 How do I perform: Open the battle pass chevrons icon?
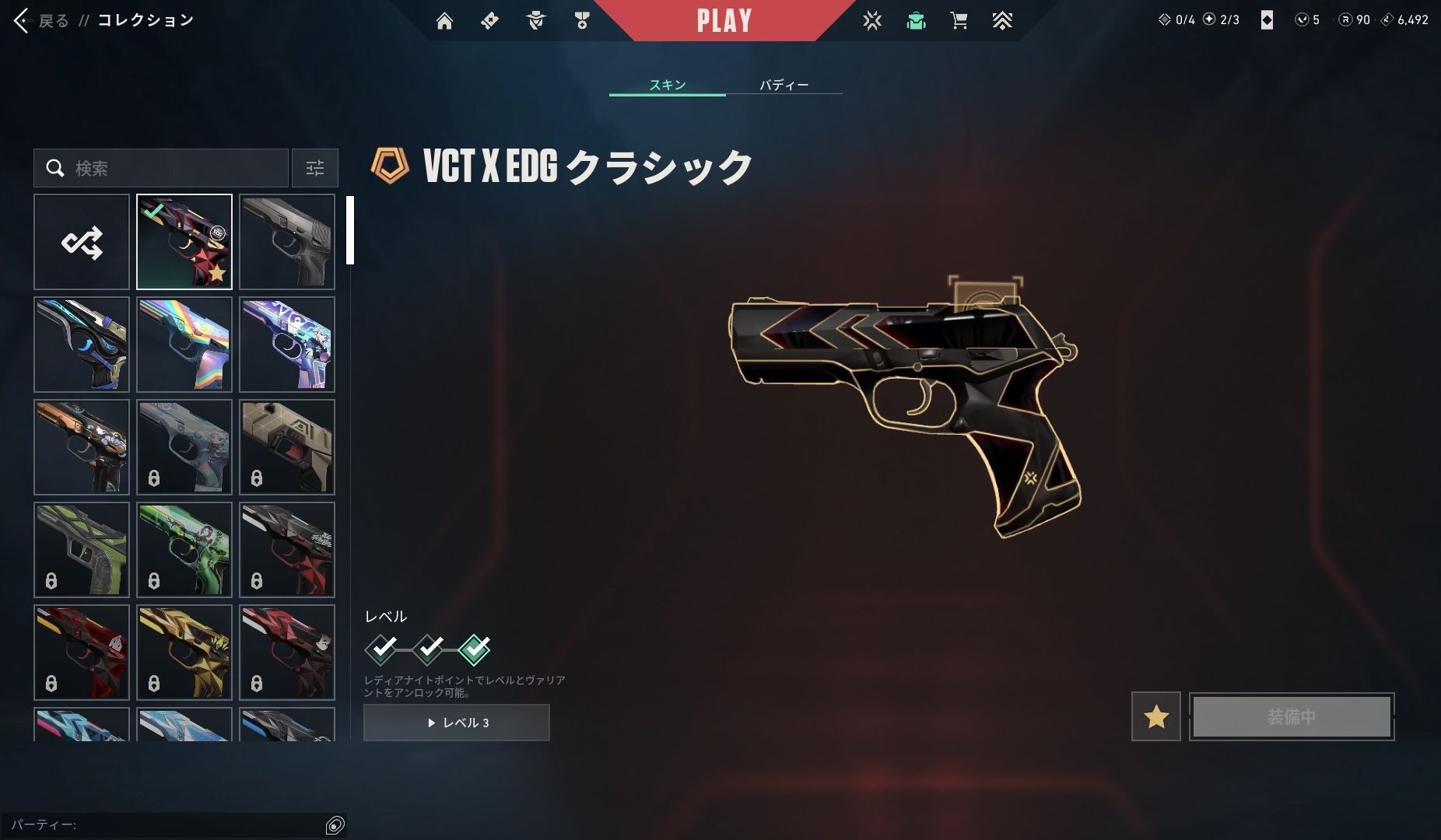pyautogui.click(x=1002, y=21)
